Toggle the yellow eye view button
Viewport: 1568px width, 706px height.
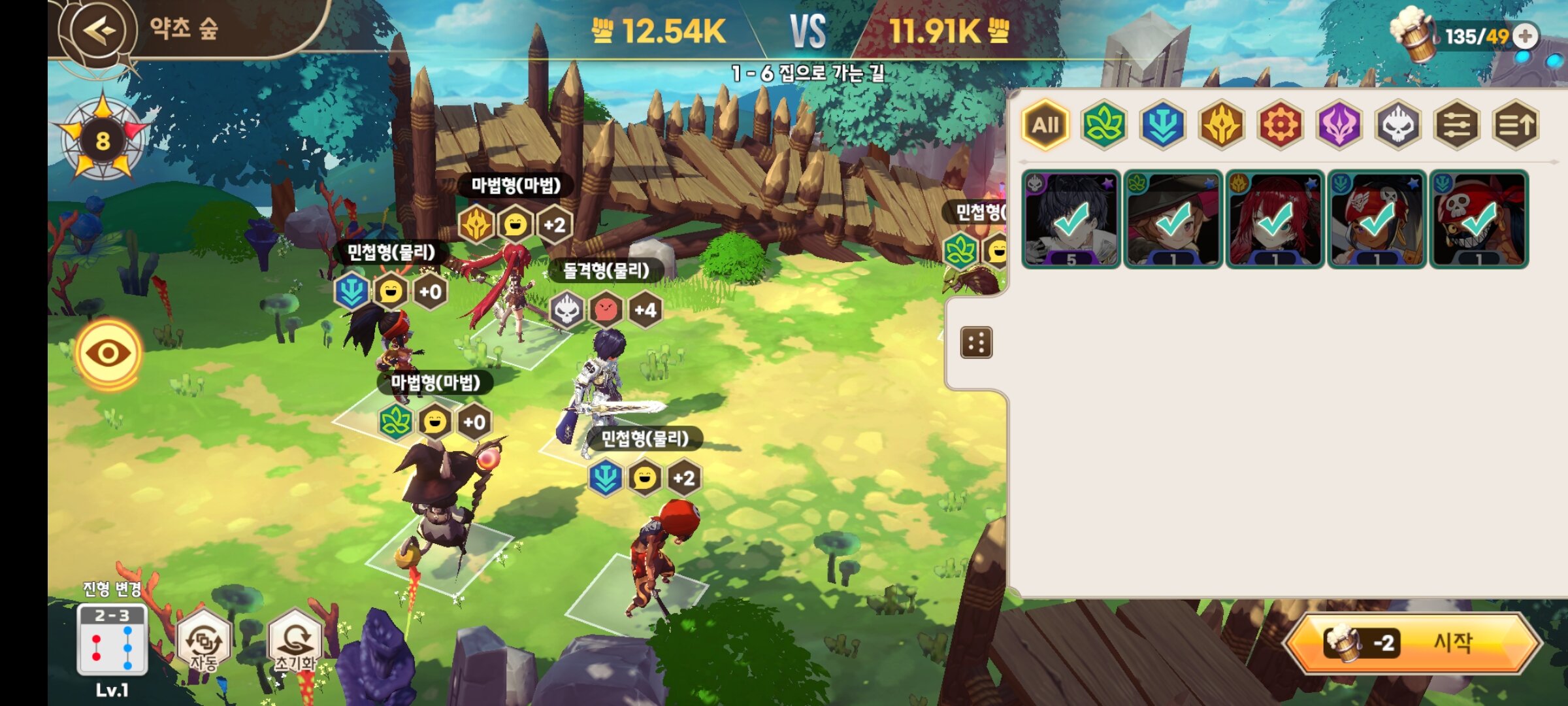coord(108,354)
